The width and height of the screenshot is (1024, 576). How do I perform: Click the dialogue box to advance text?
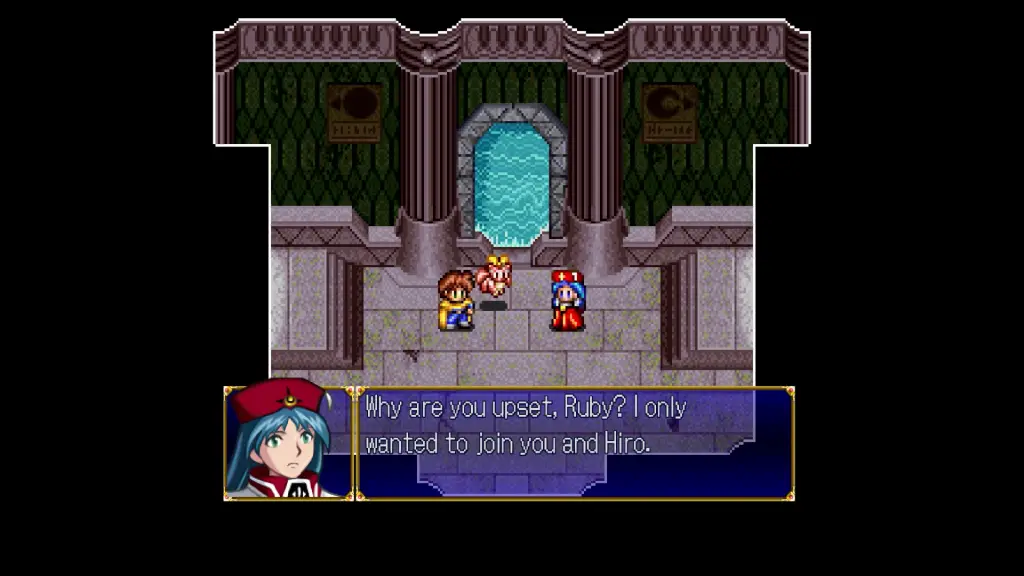(575, 442)
